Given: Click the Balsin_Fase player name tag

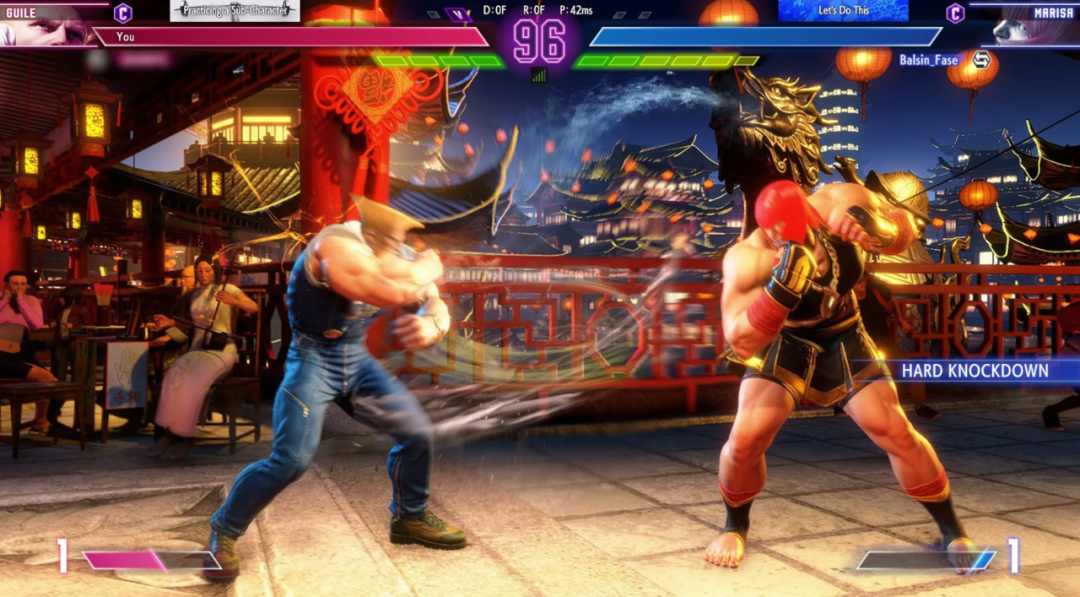Looking at the screenshot, I should coord(928,60).
